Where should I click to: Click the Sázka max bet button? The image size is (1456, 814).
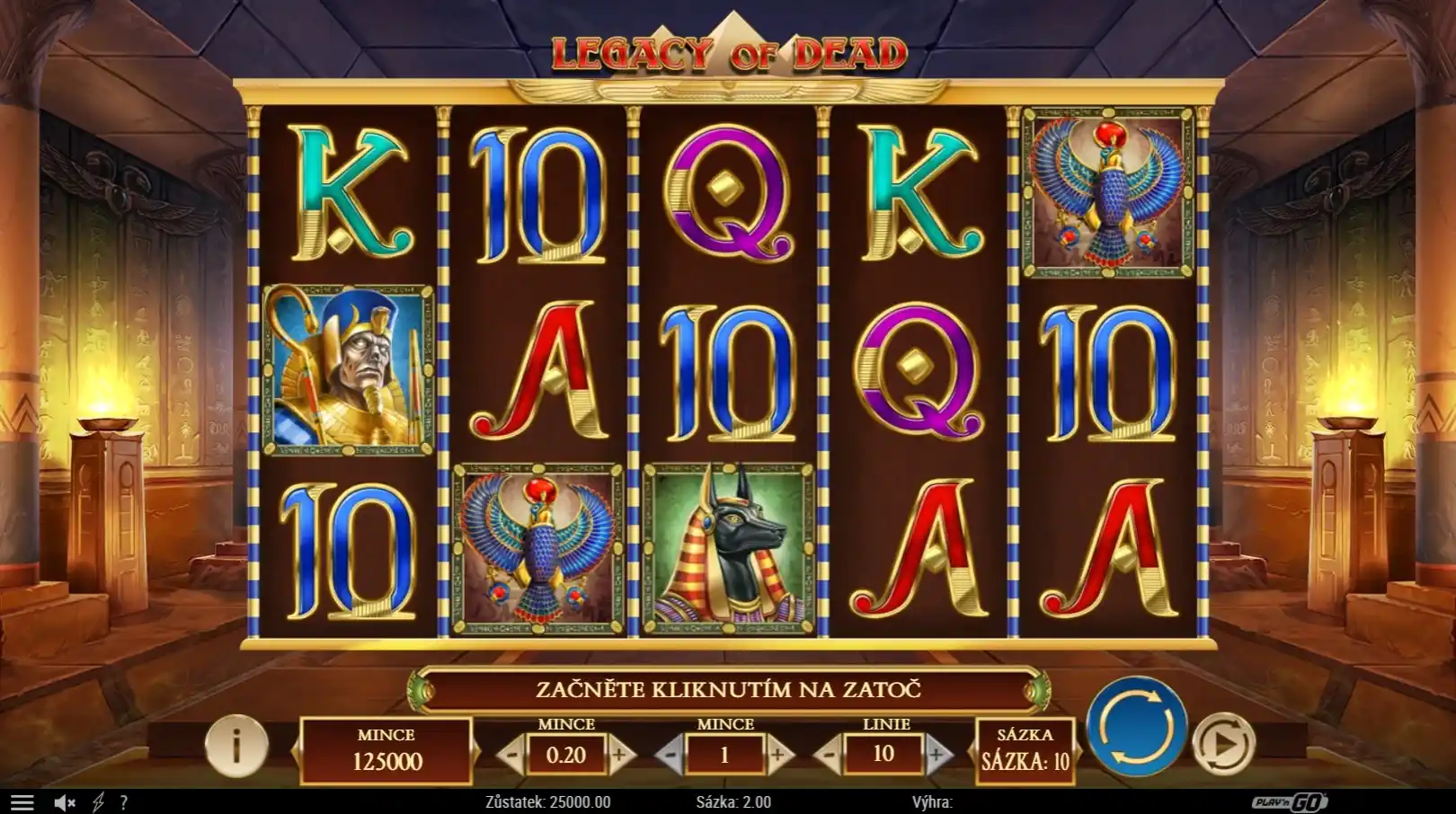coord(1025,750)
